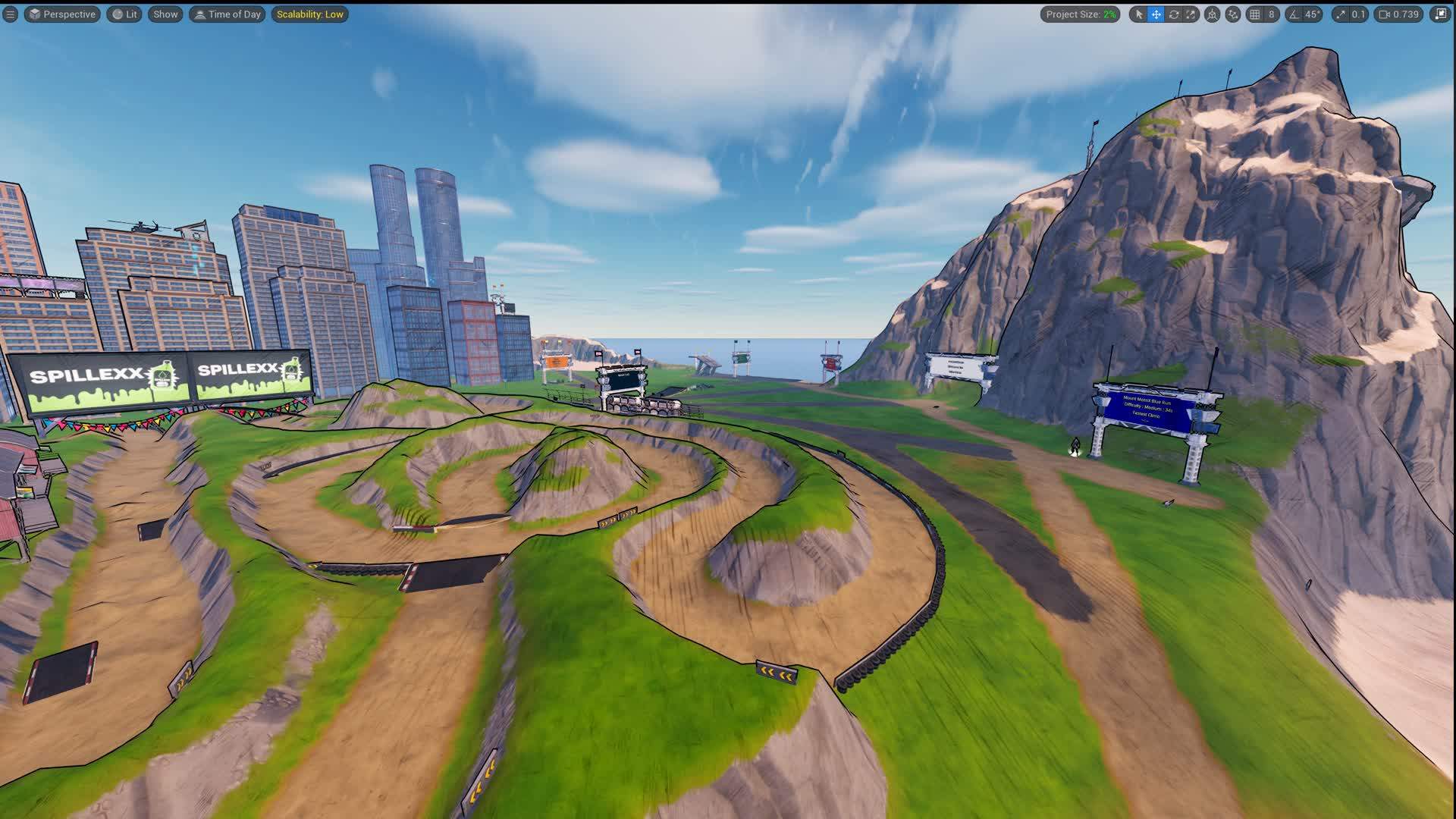
Task: Toggle surface snapping option
Action: (x=1233, y=14)
